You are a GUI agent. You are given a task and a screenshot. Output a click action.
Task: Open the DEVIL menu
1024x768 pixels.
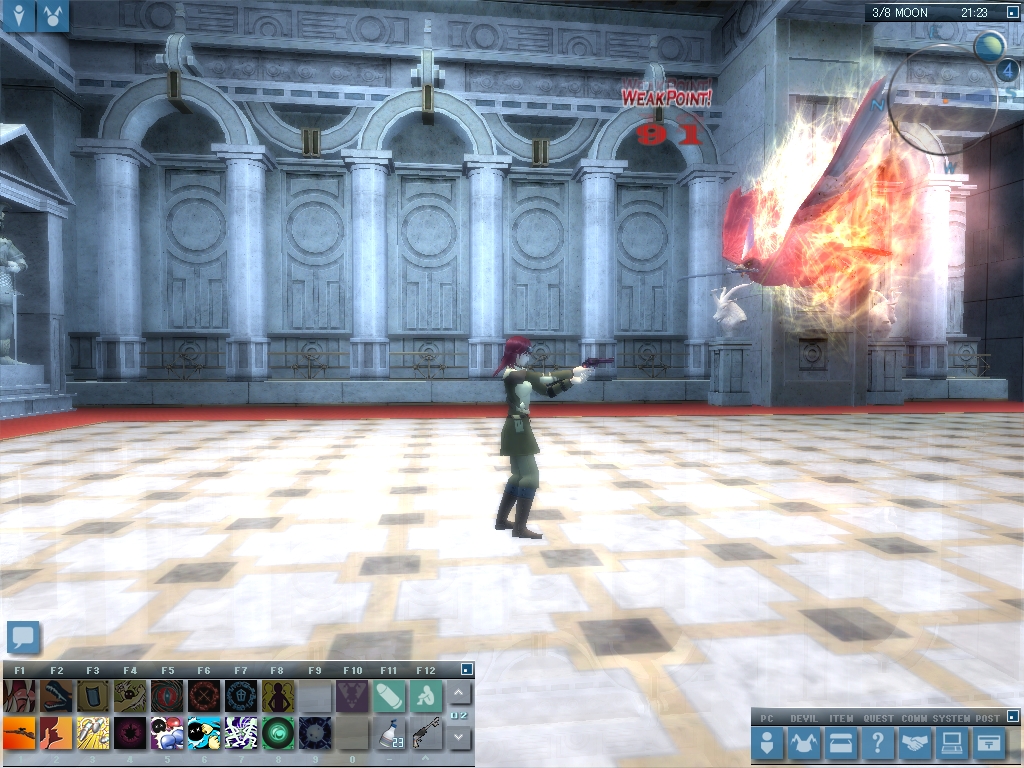tap(805, 743)
